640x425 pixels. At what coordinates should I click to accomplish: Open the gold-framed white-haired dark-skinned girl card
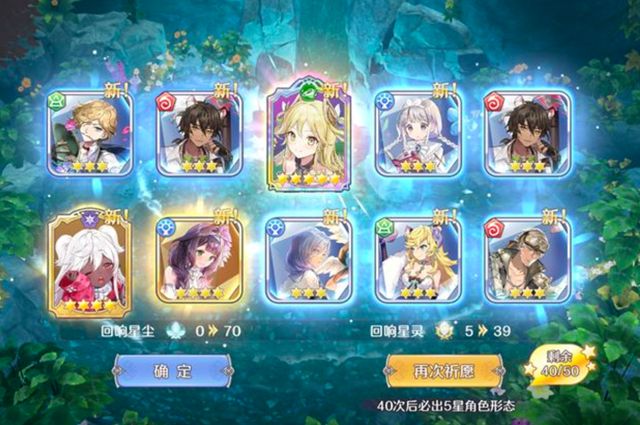[90, 258]
